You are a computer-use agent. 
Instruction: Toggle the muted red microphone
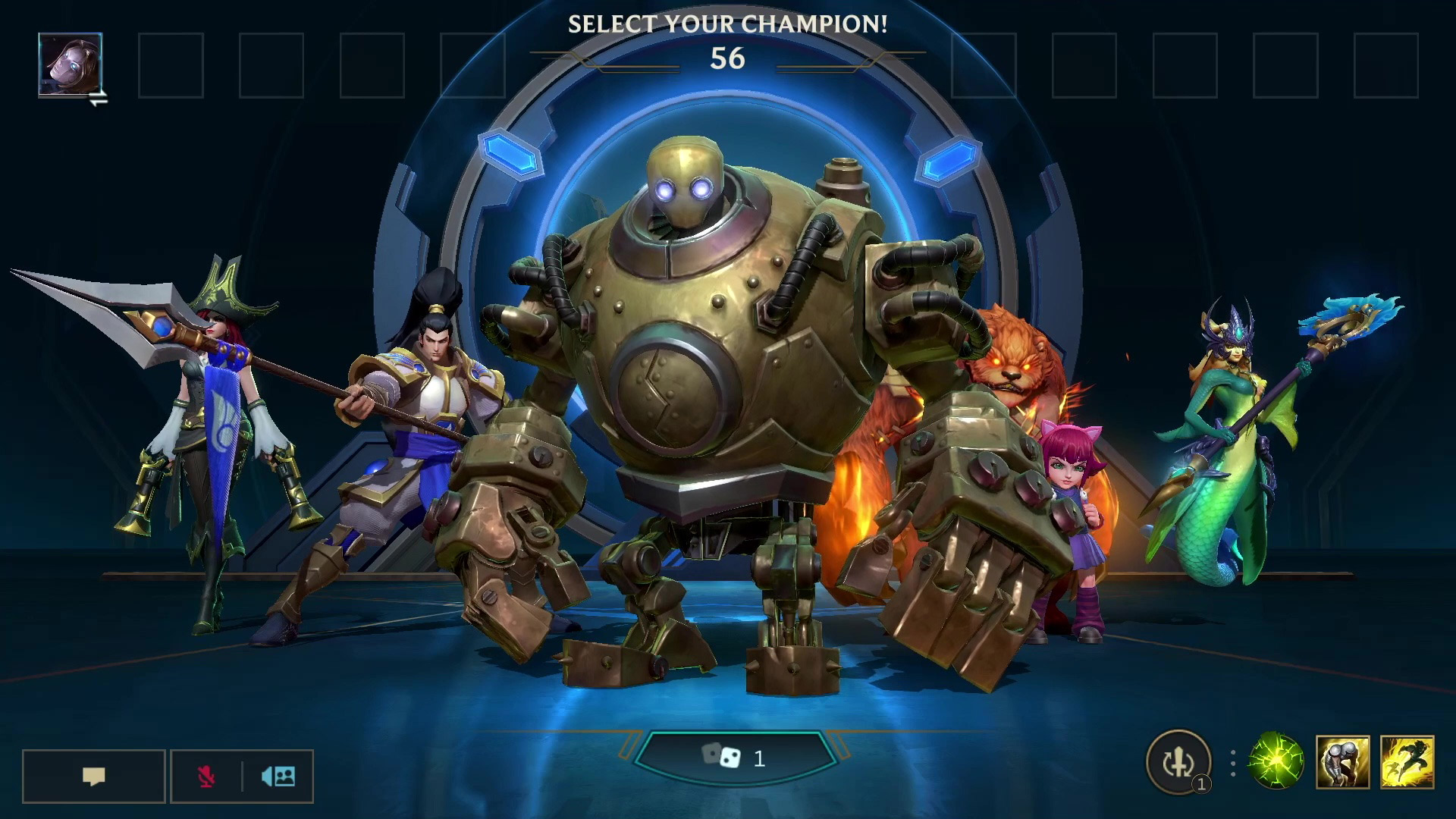point(205,776)
